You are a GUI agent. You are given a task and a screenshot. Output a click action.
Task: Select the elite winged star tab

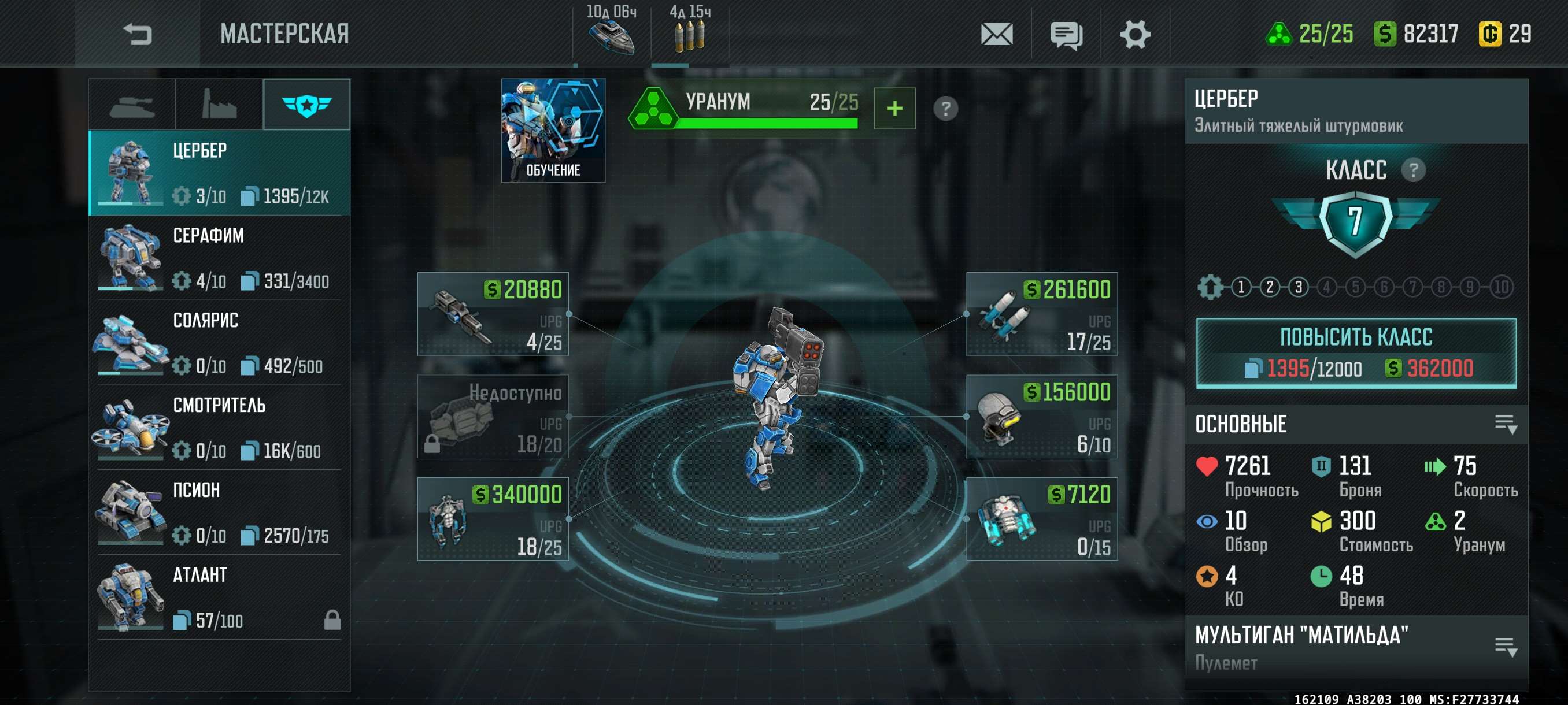tap(307, 105)
